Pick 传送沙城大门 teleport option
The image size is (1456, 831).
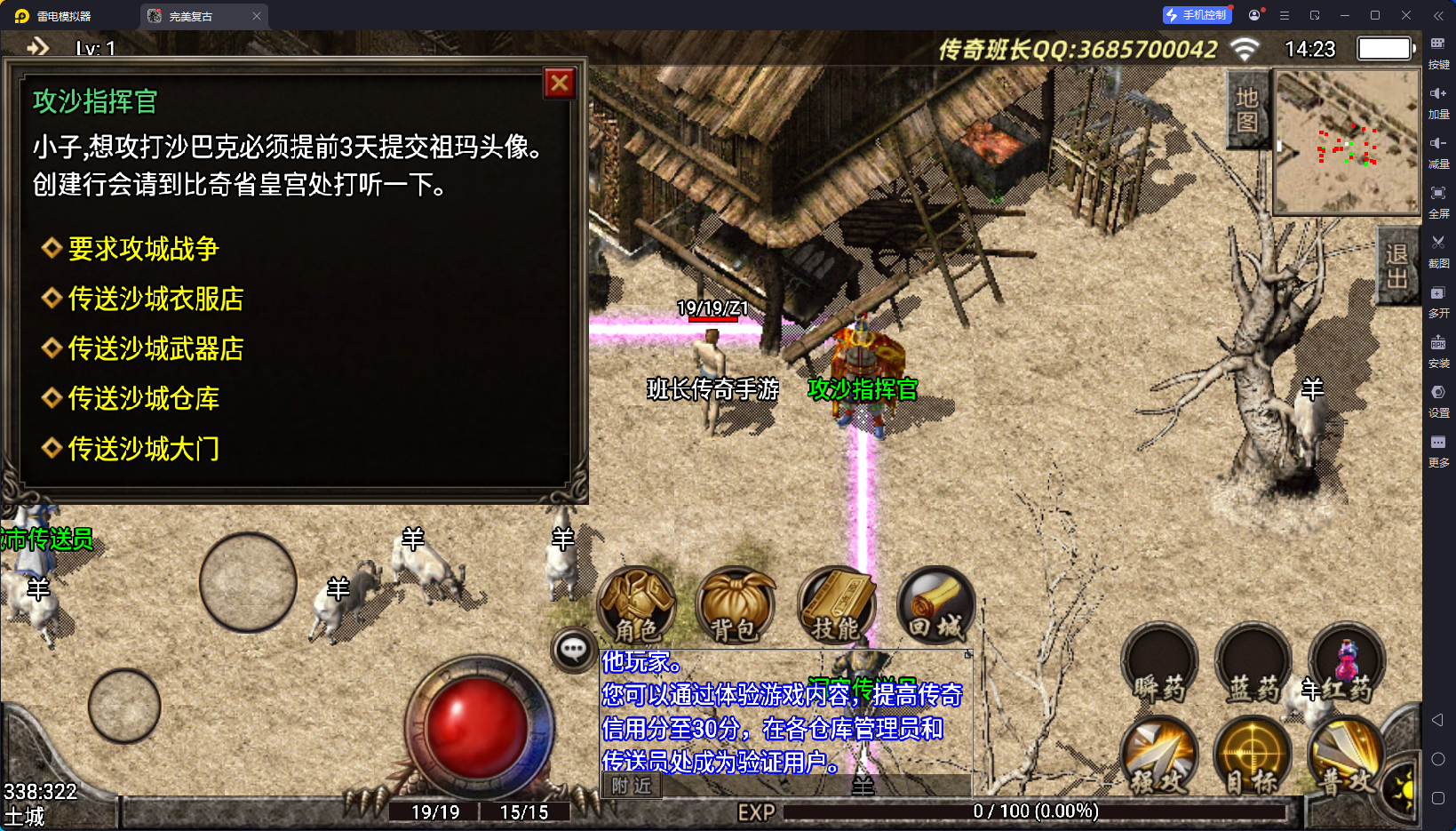point(143,449)
